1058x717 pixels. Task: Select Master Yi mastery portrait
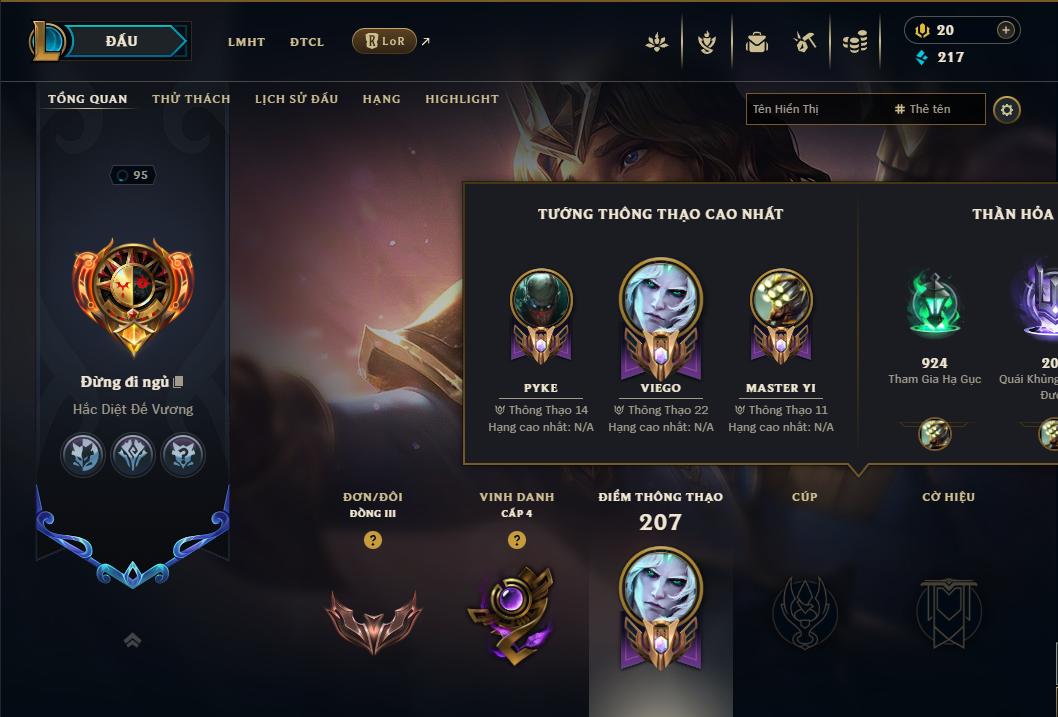click(781, 300)
